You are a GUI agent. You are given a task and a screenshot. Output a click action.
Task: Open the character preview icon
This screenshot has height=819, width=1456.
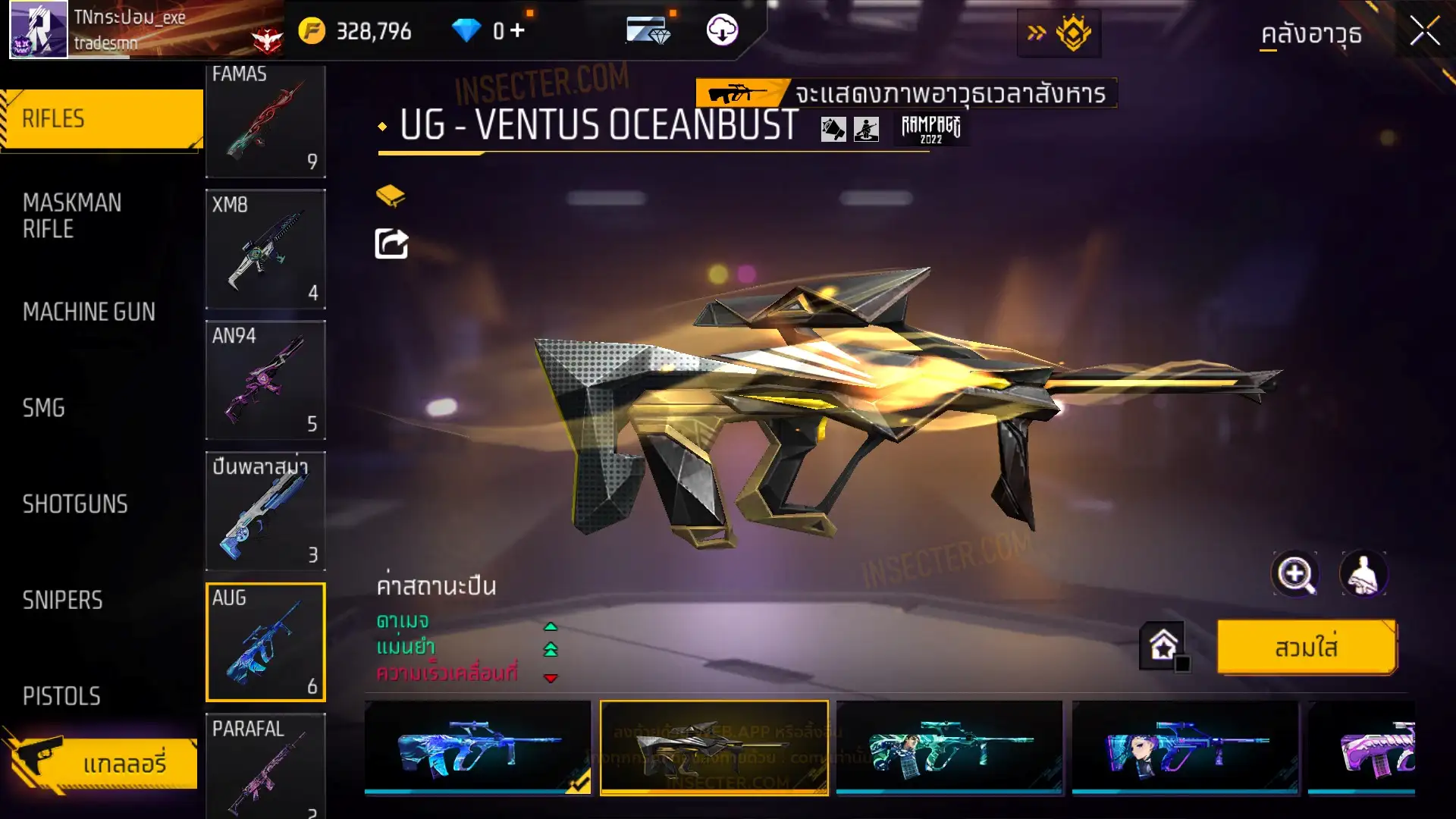click(1363, 574)
